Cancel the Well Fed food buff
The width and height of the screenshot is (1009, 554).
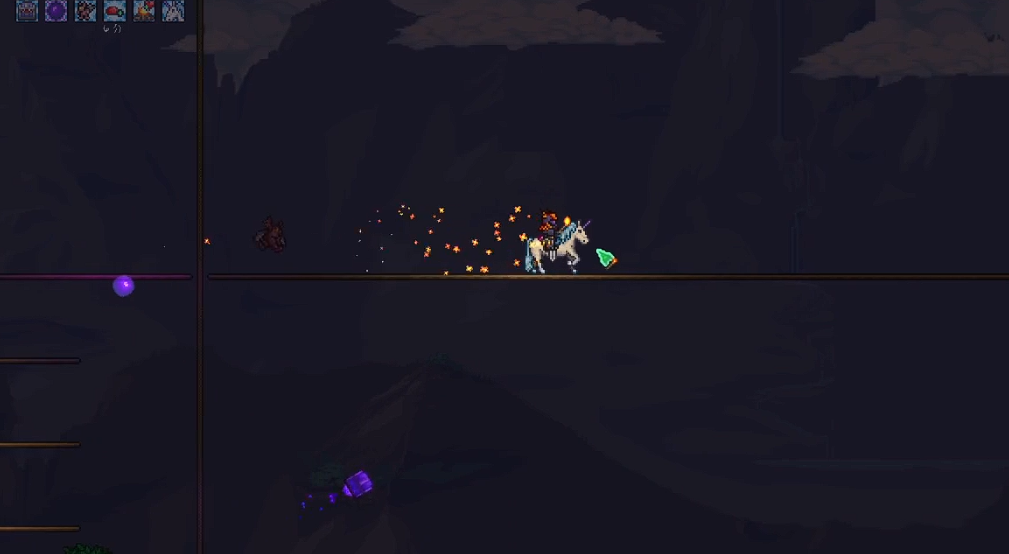(x=115, y=11)
